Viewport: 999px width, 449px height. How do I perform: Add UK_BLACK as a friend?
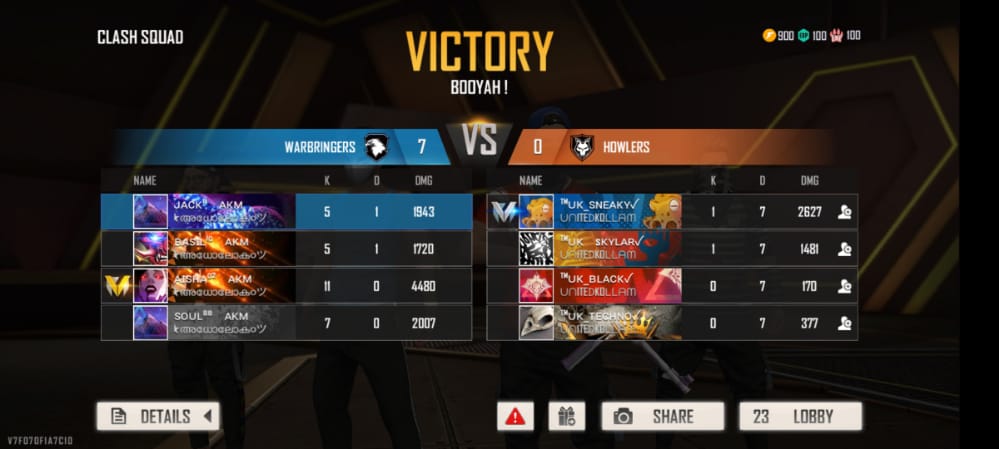click(844, 285)
